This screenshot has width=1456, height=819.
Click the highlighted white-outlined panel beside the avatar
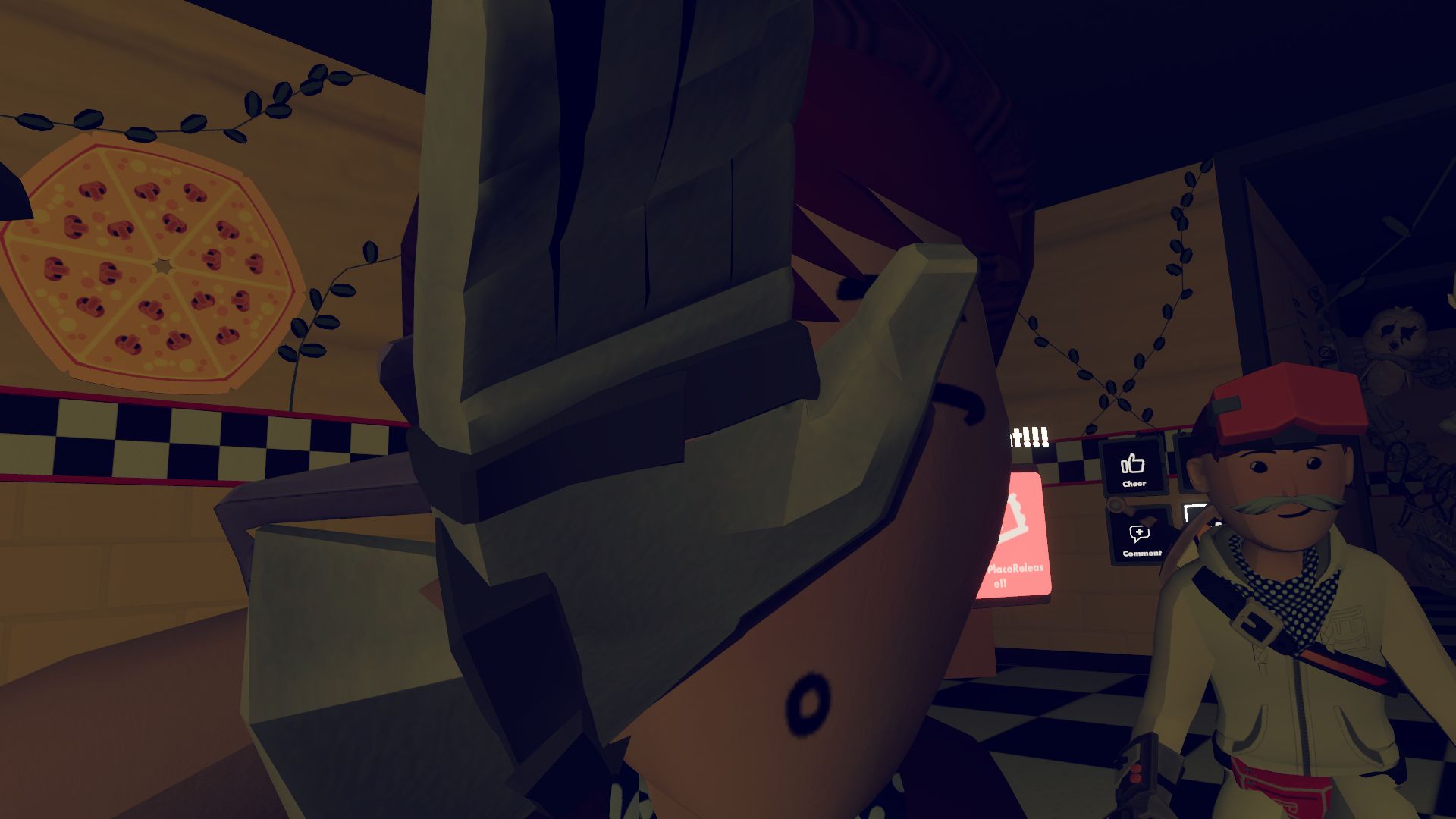click(1197, 513)
